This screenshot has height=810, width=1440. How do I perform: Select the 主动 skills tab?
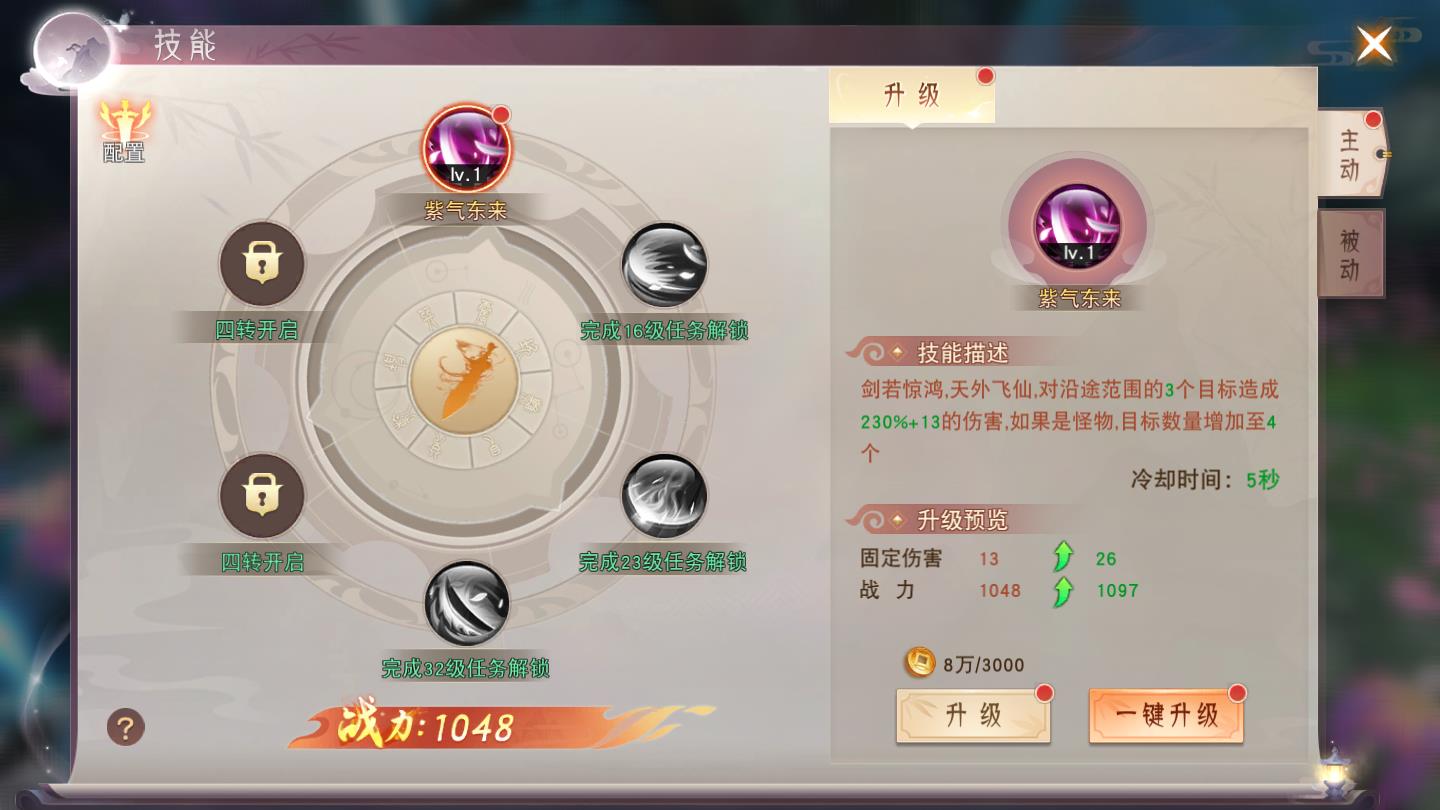click(1350, 157)
